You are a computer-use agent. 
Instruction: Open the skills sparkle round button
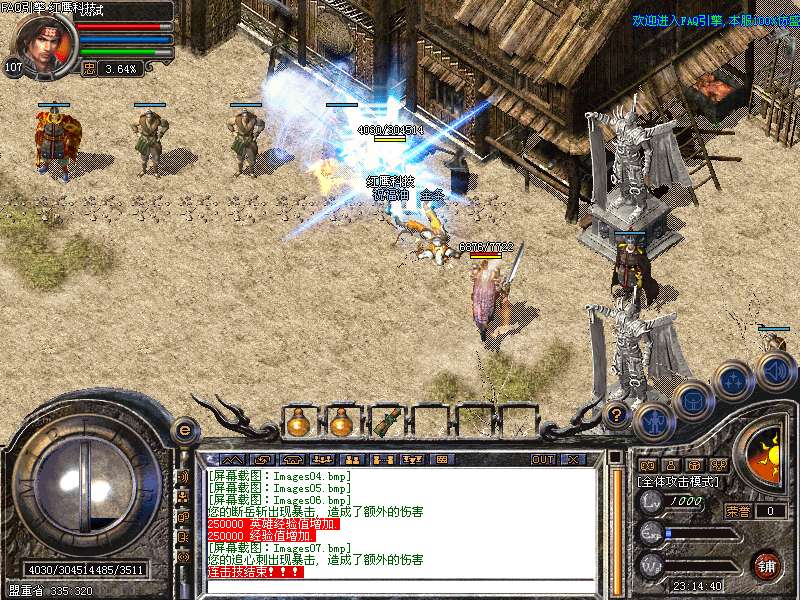pos(733,381)
